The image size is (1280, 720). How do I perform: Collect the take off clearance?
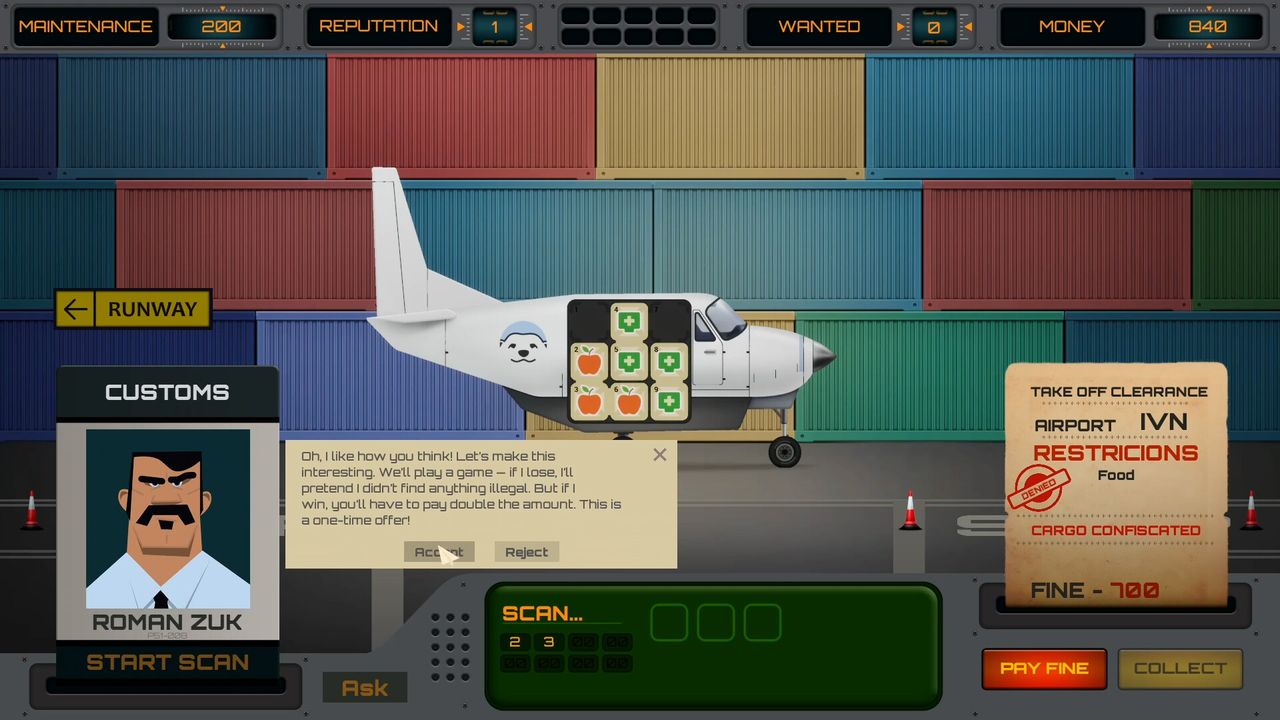tap(1180, 668)
